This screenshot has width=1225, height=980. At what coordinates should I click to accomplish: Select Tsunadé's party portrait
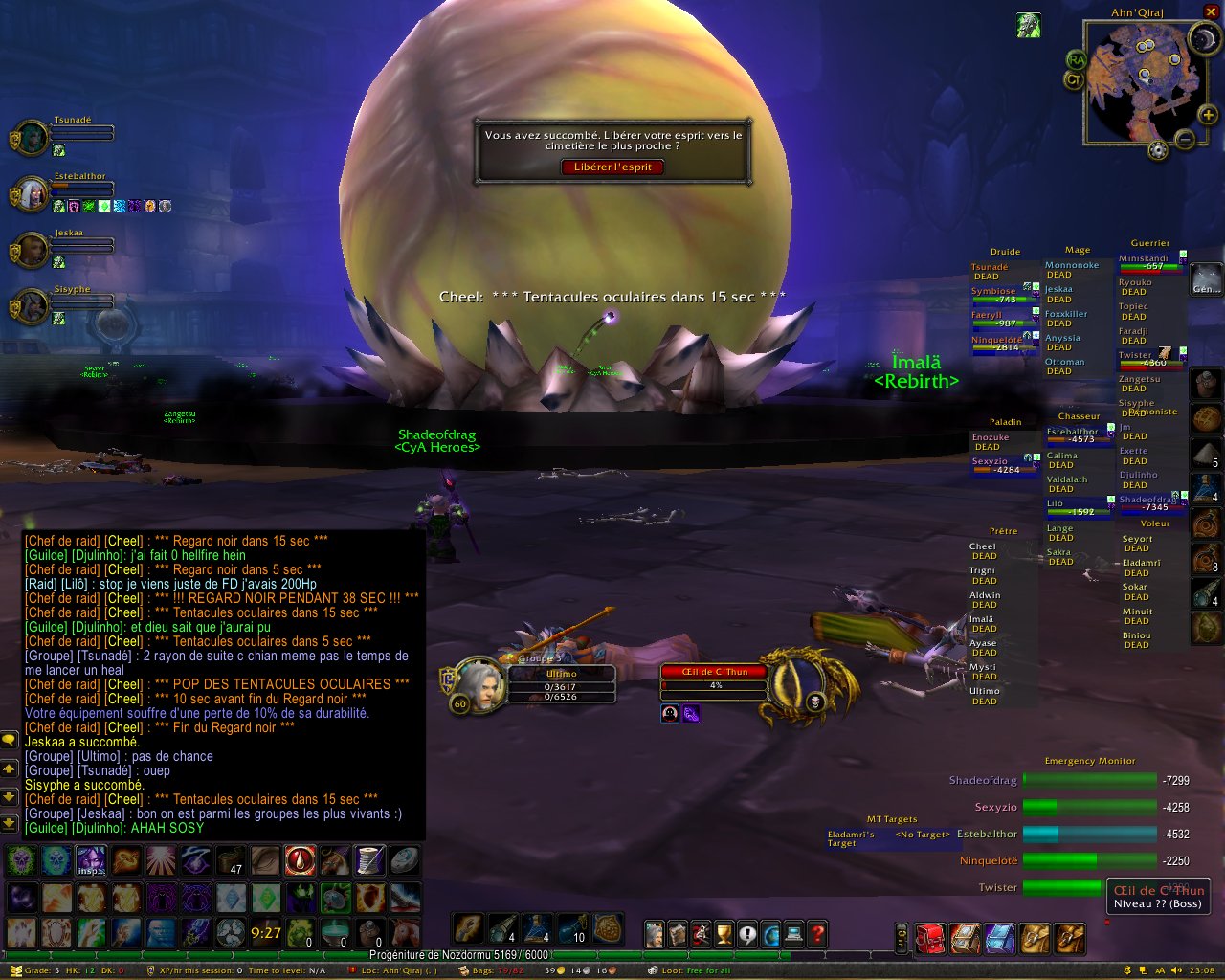(x=32, y=138)
